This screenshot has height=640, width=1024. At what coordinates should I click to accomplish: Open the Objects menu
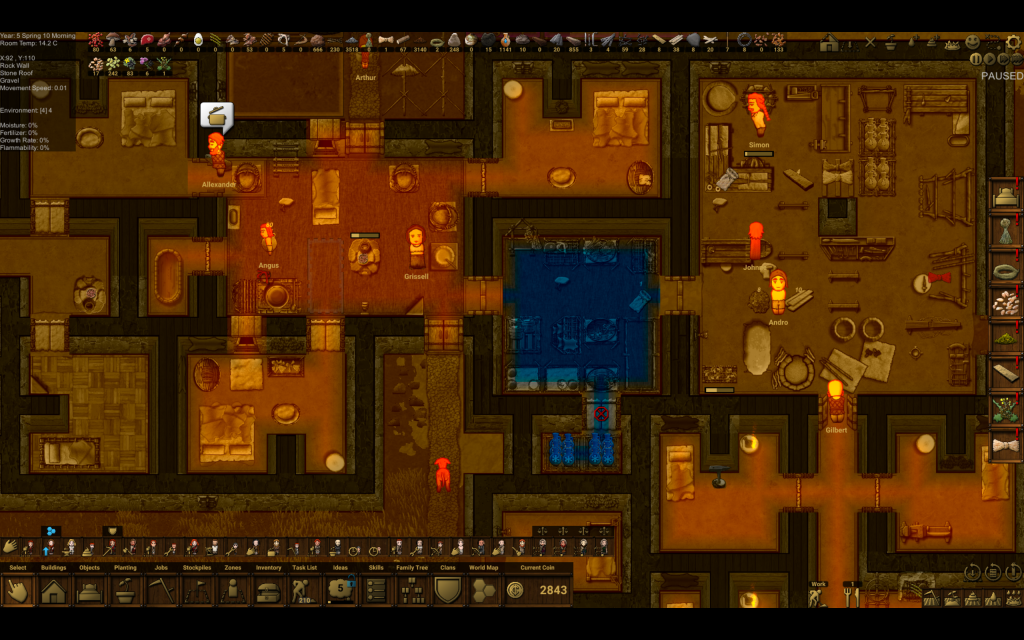point(89,590)
